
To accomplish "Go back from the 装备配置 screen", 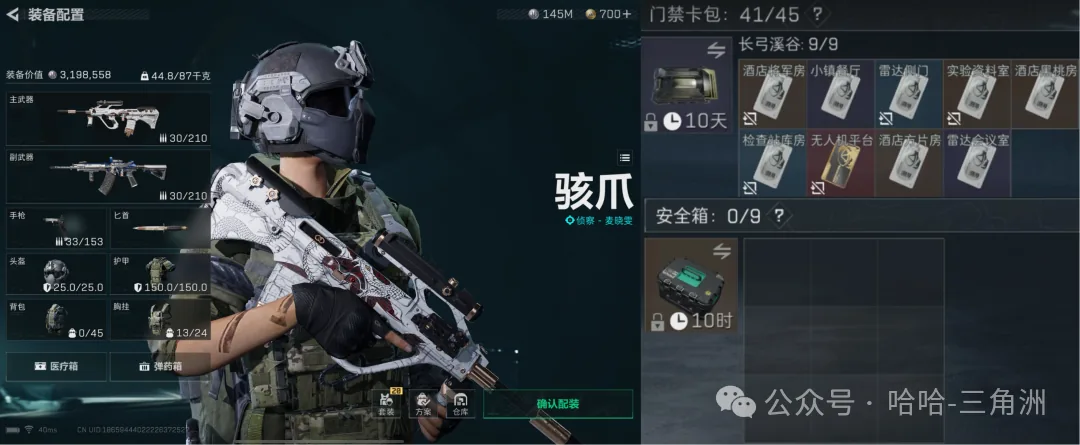I will click(x=13, y=15).
